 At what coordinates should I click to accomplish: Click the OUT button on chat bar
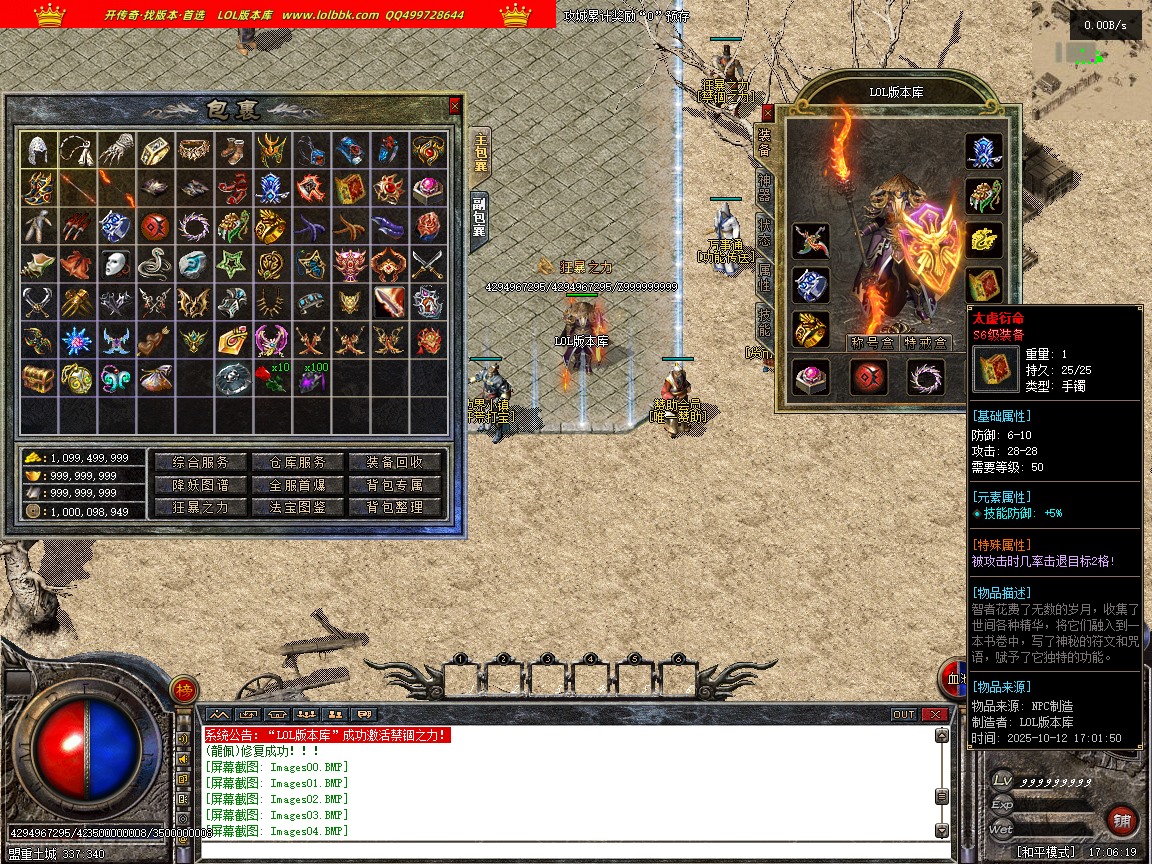pyautogui.click(x=903, y=714)
